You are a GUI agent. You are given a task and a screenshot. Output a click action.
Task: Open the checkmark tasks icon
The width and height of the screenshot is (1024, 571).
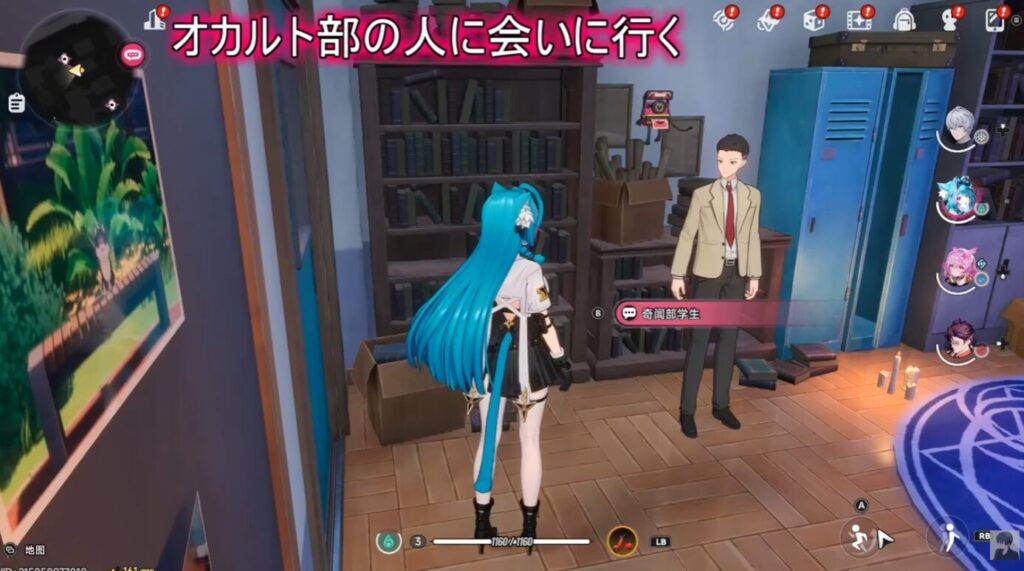(x=768, y=19)
